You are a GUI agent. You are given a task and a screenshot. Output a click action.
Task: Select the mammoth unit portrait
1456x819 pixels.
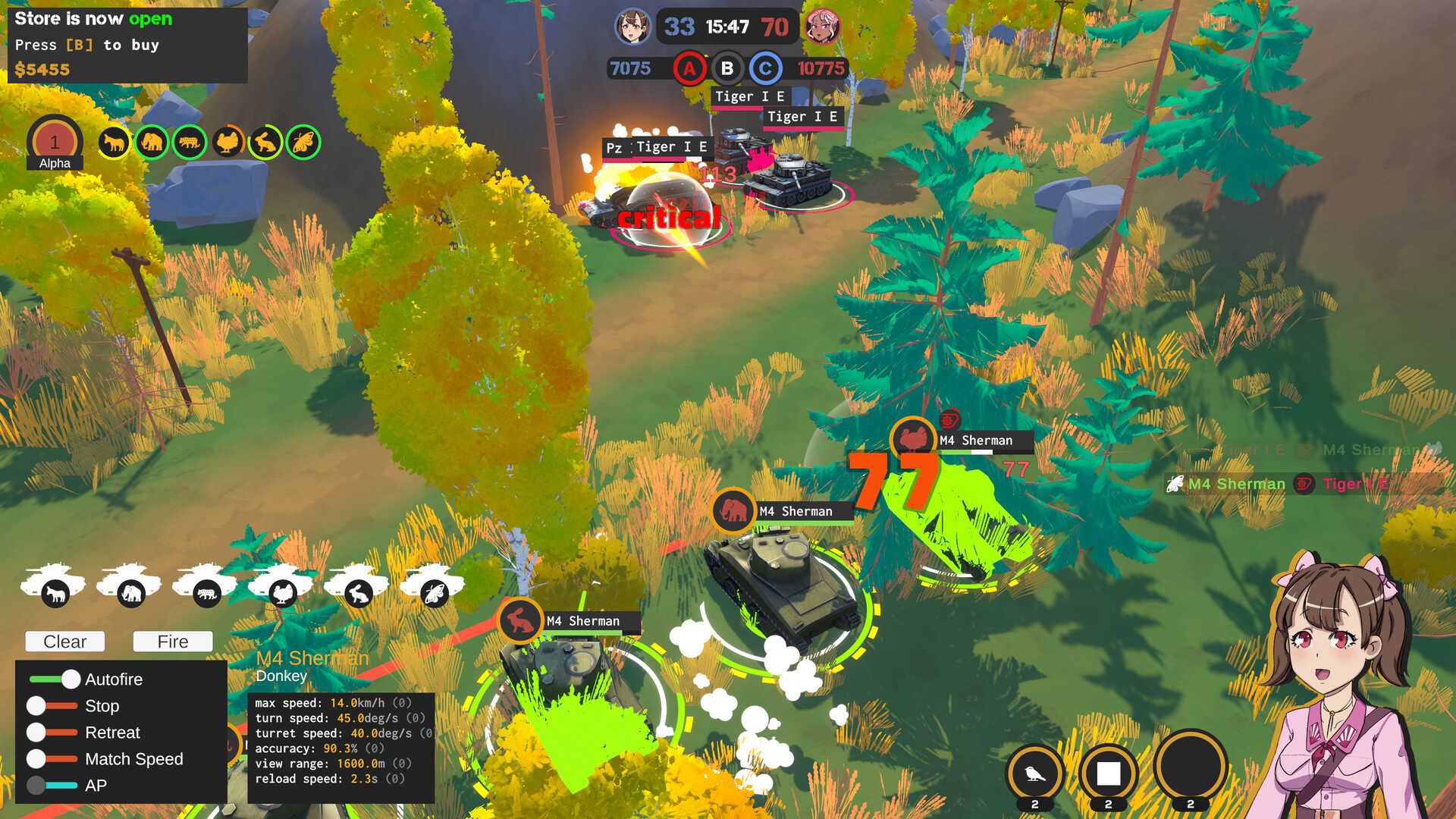pyautogui.click(x=152, y=143)
